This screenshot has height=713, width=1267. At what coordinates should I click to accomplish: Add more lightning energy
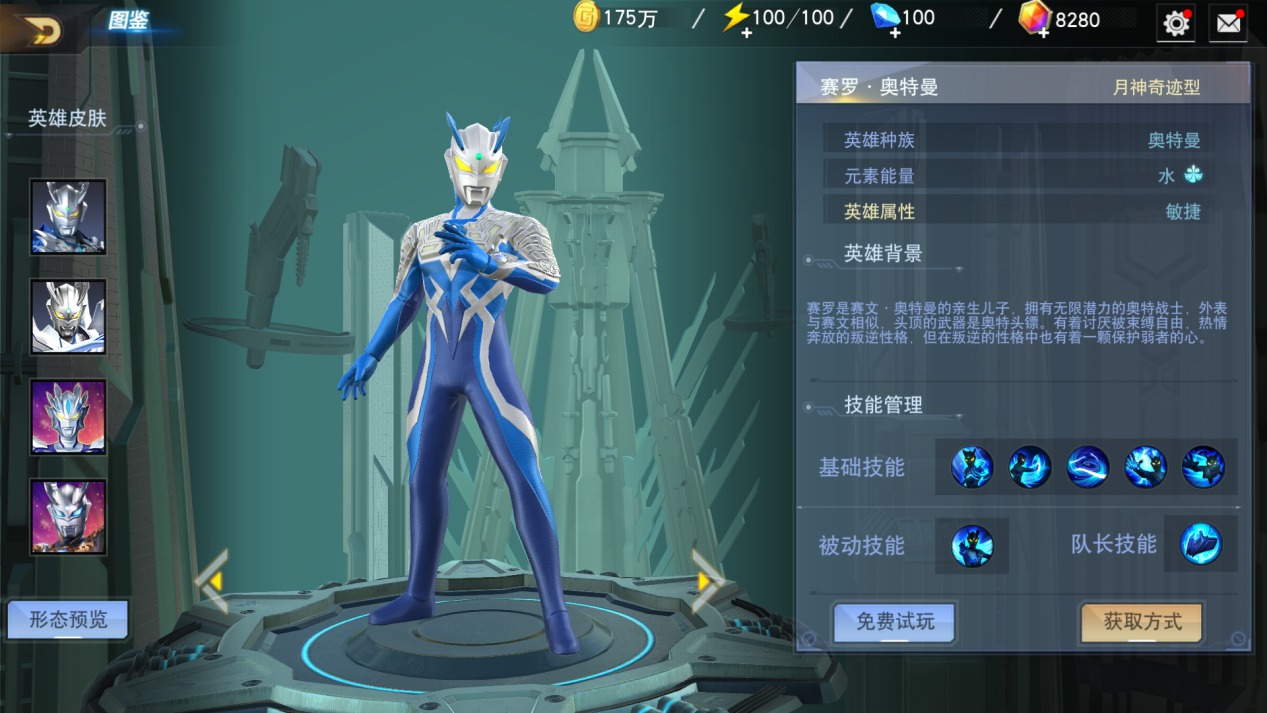[x=746, y=33]
